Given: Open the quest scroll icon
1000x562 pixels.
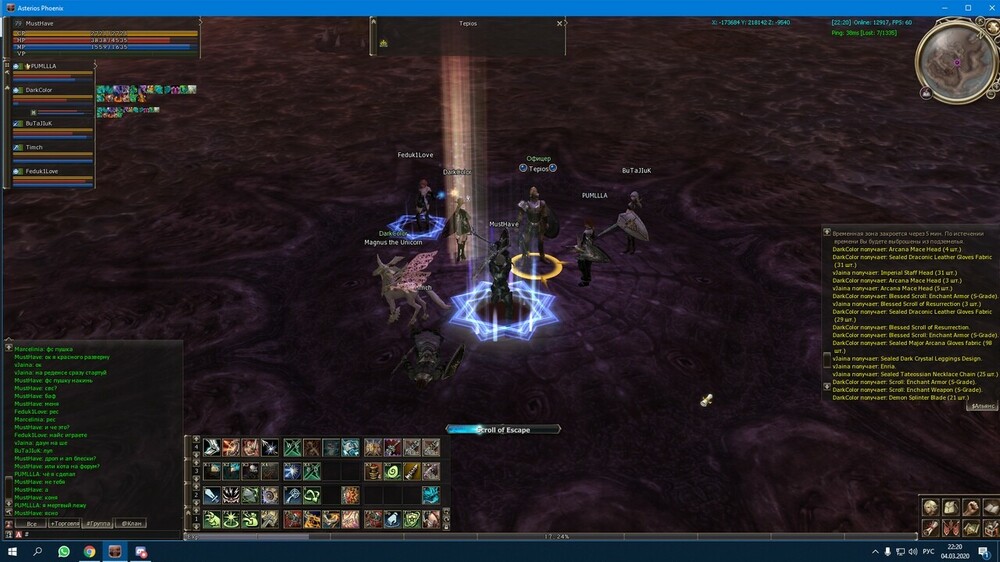Looking at the screenshot, I should click(x=930, y=526).
